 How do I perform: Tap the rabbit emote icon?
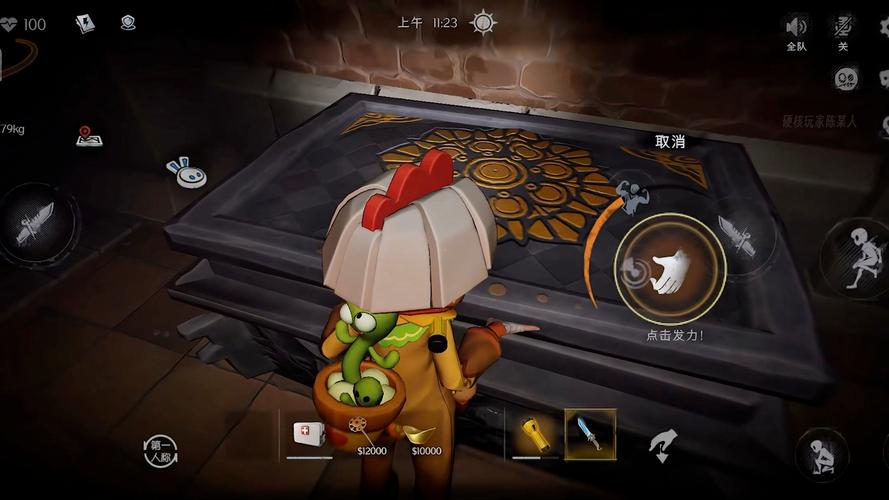pos(188,173)
